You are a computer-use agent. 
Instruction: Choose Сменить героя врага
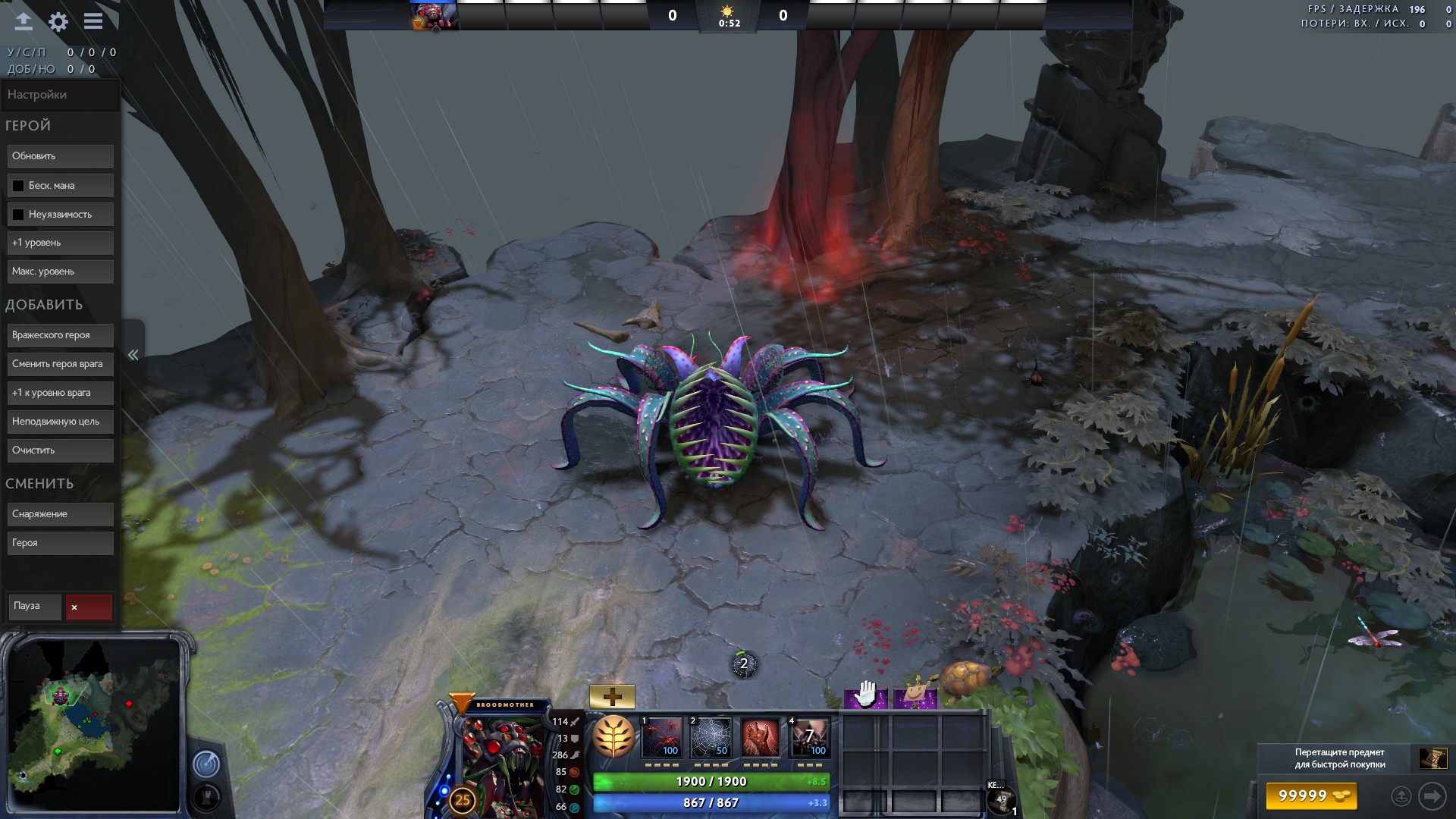[61, 364]
